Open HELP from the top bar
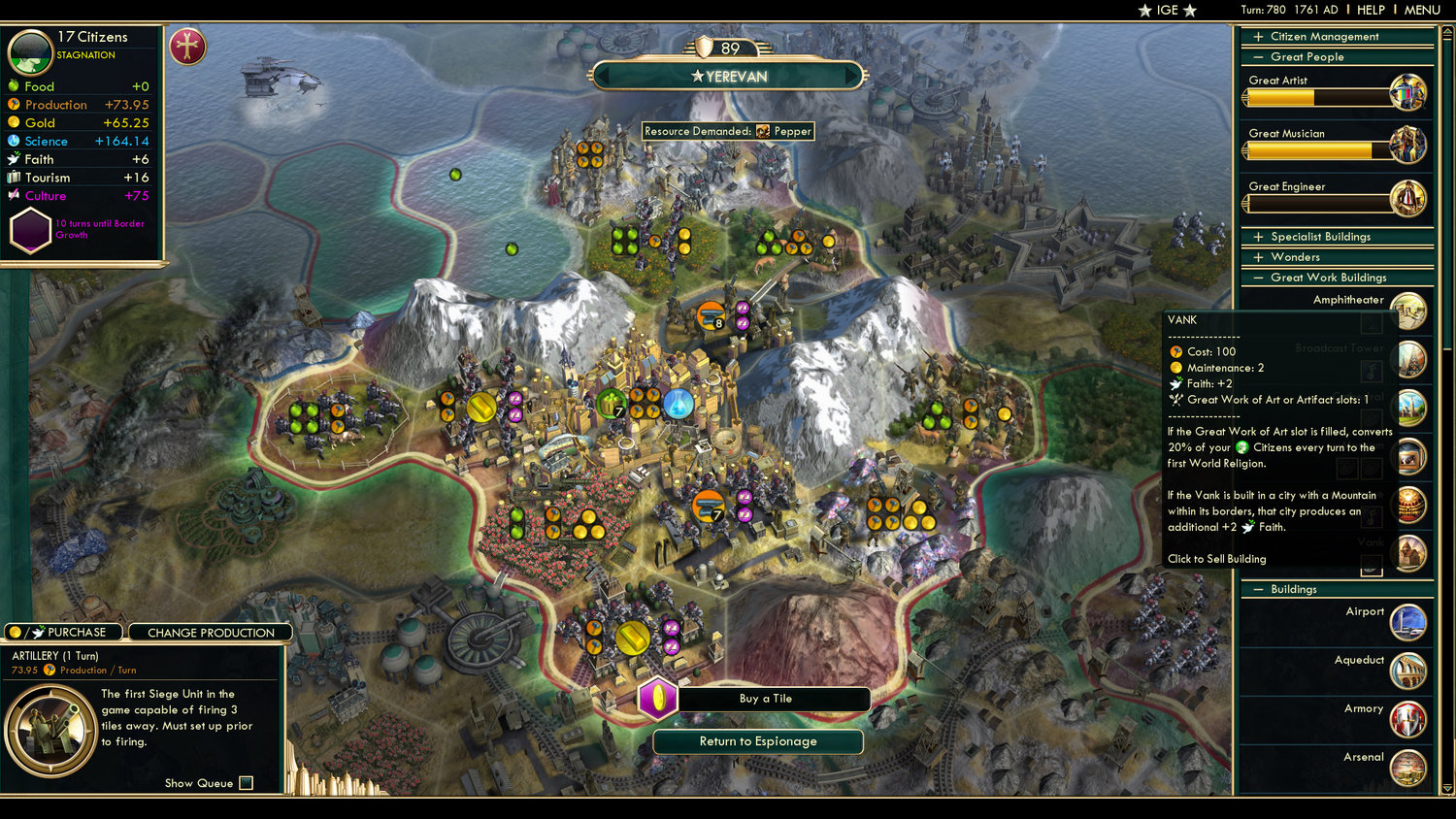1456x819 pixels. pyautogui.click(x=1373, y=9)
